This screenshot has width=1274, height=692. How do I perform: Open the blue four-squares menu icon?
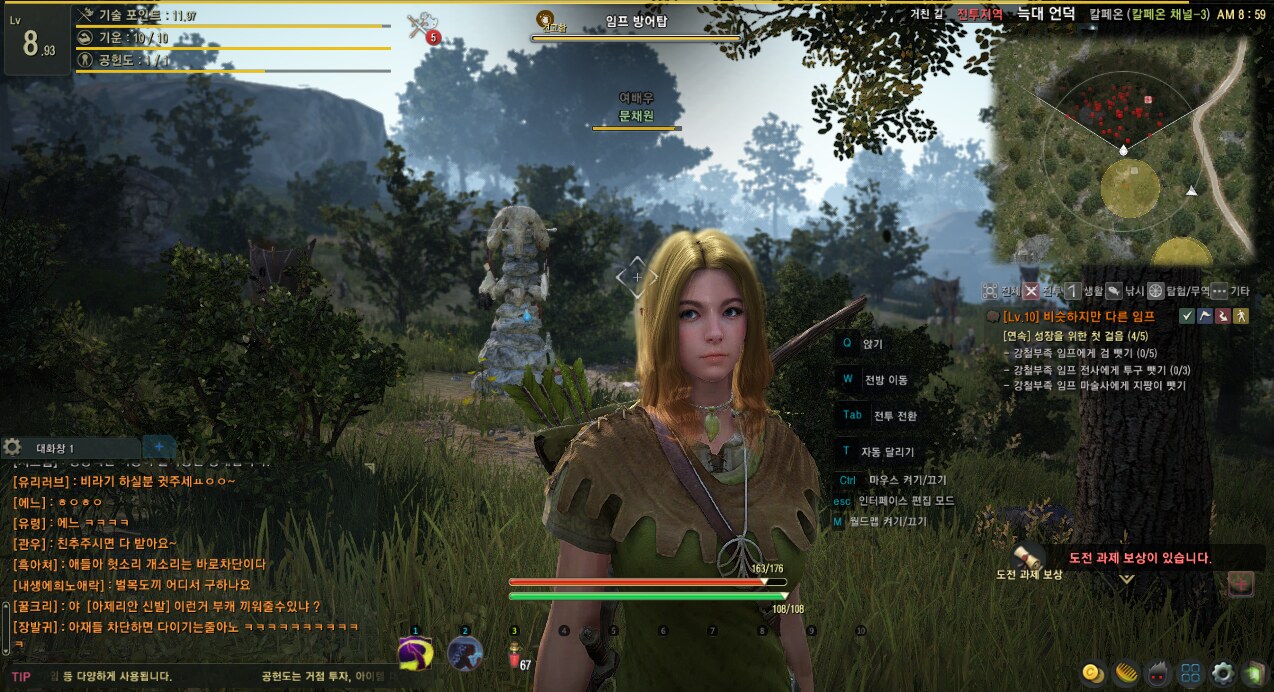[x=1190, y=673]
